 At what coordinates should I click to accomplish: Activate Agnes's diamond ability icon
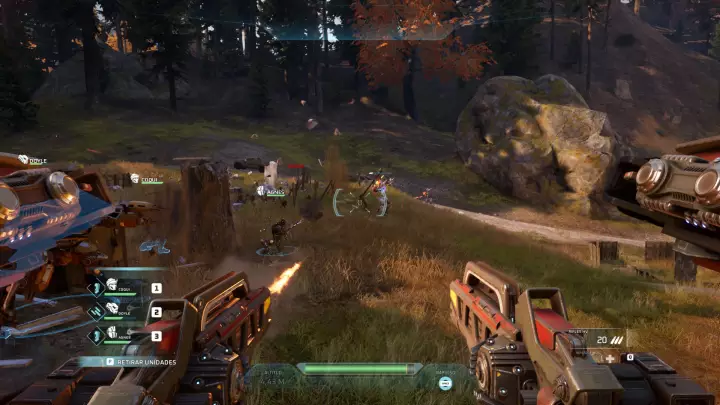(x=97, y=335)
